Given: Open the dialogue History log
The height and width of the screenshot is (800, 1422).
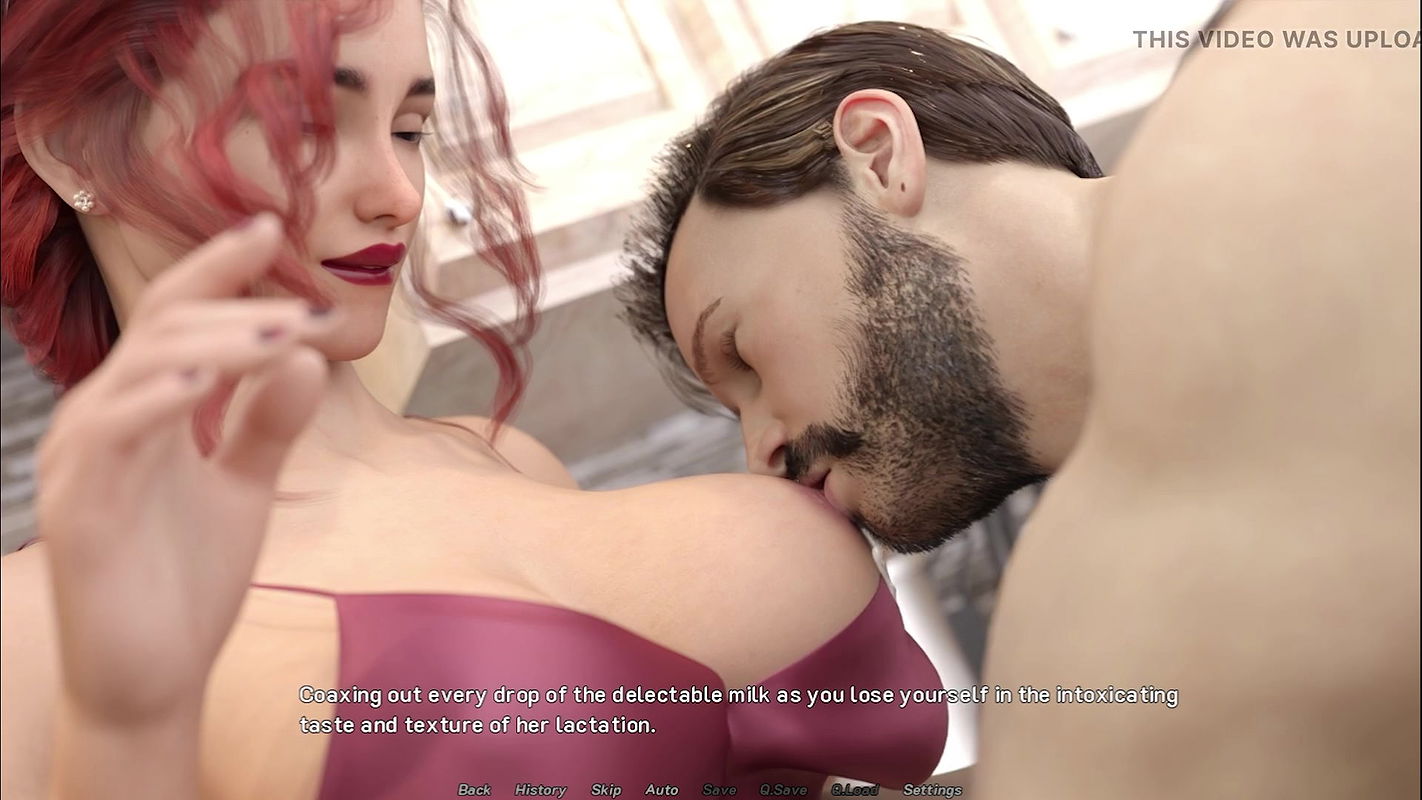Looking at the screenshot, I should (540, 790).
